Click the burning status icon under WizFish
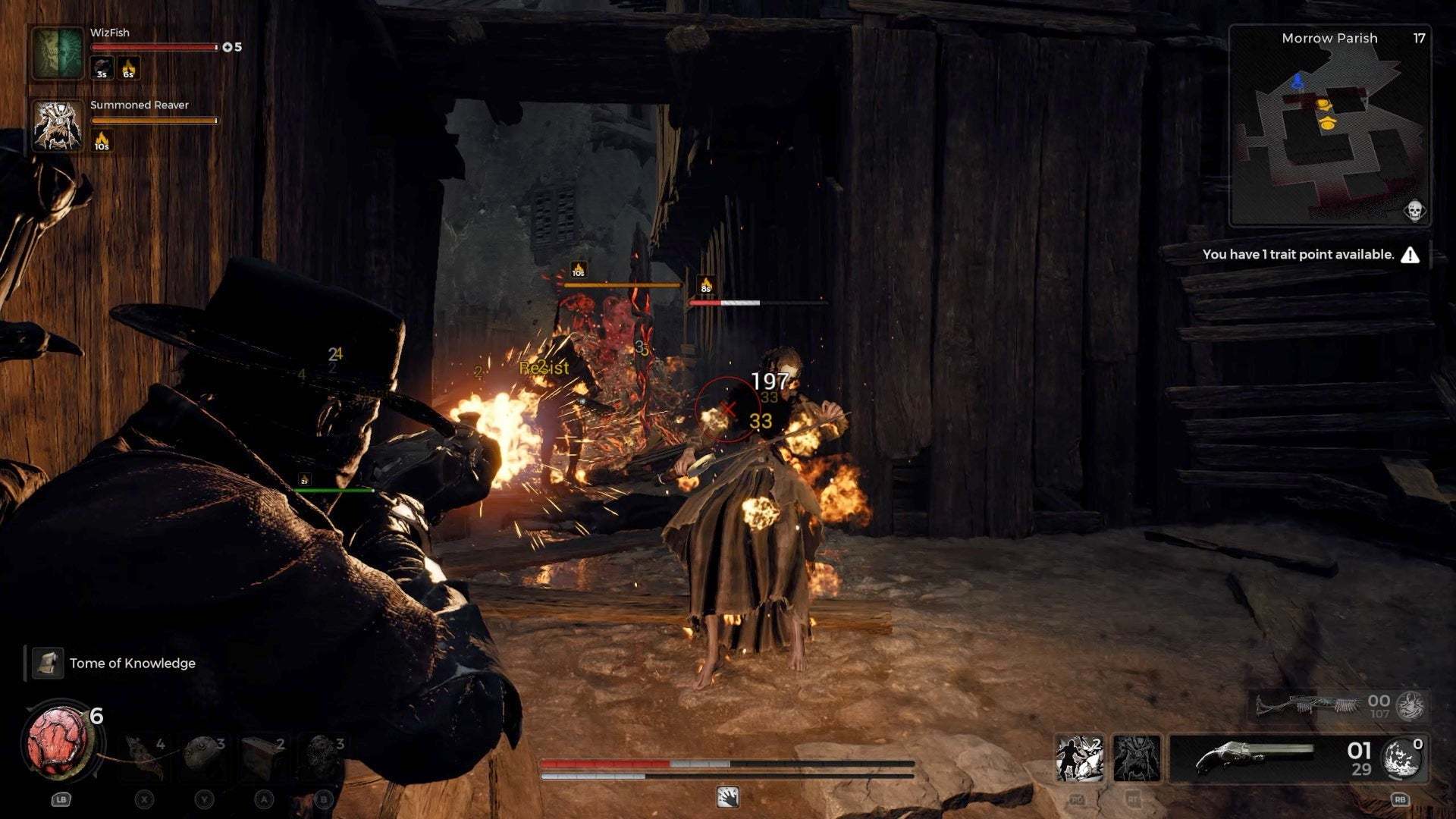The image size is (1456, 819). click(128, 69)
